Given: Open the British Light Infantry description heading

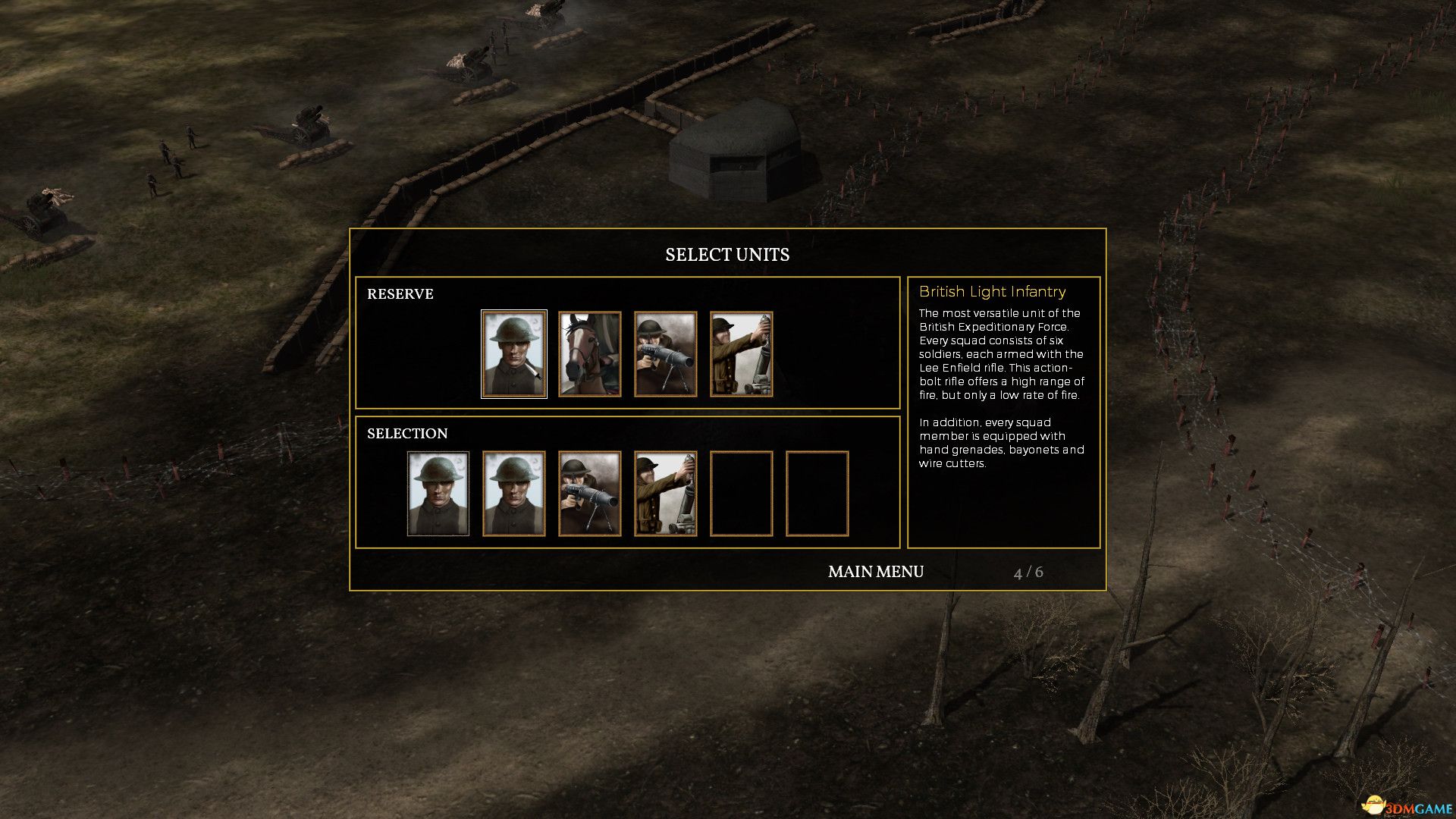Looking at the screenshot, I should (992, 291).
